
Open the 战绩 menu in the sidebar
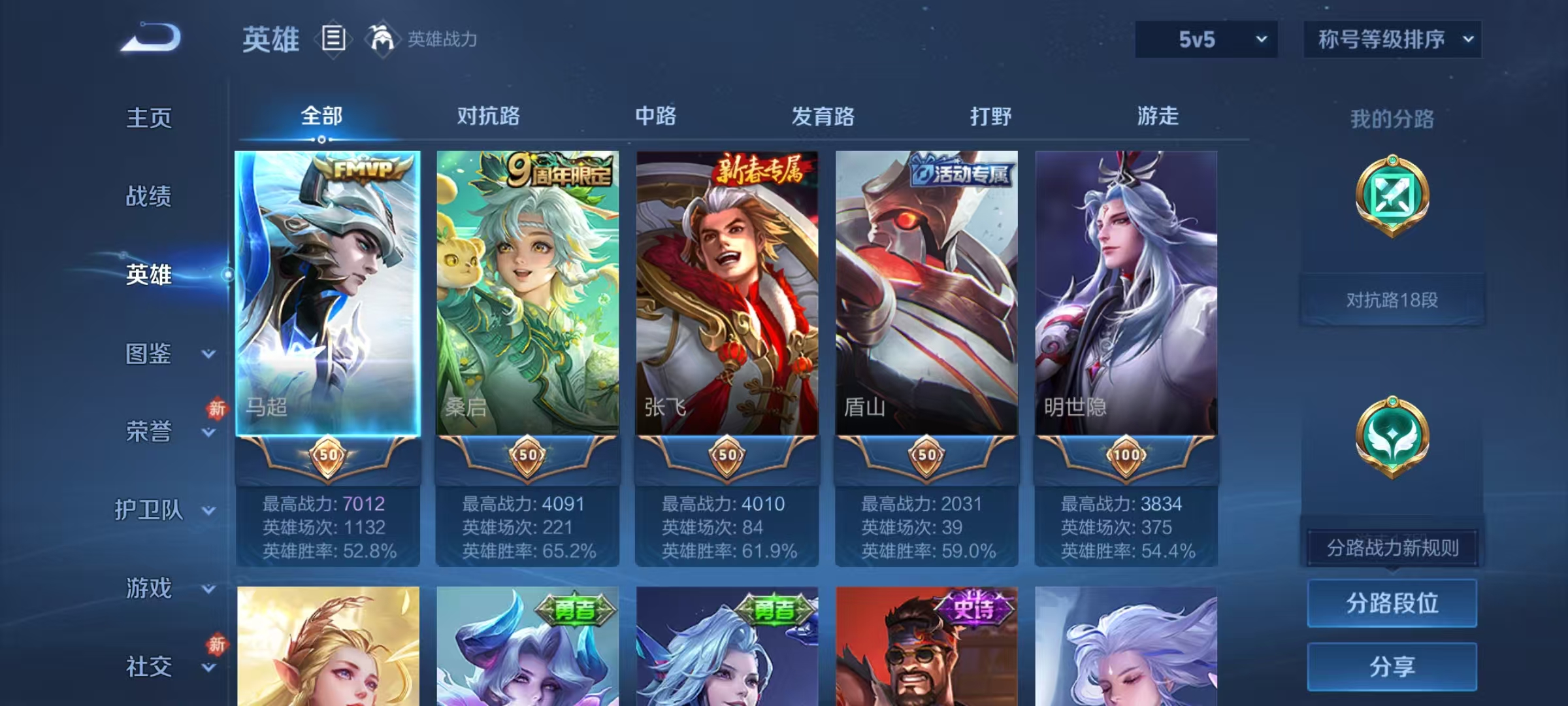pyautogui.click(x=148, y=197)
